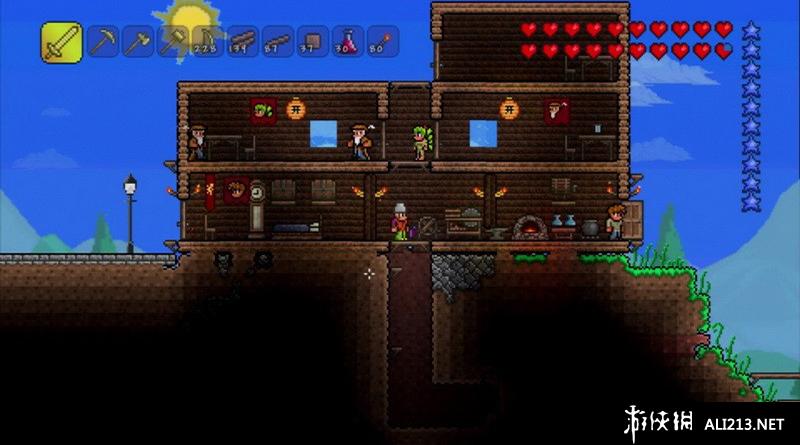Choose the axe hotbar slot
The width and height of the screenshot is (800, 445).
(137, 41)
